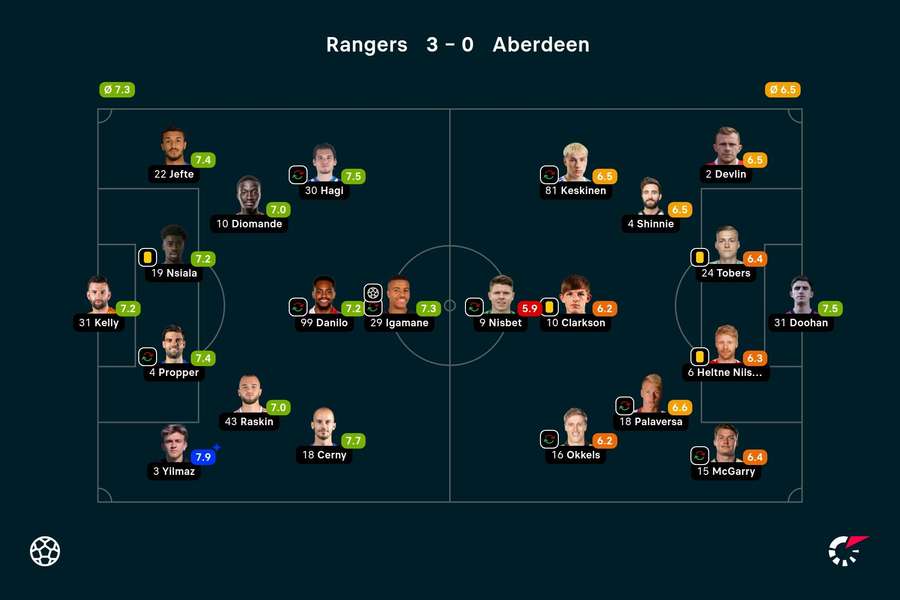
Task: Select goalkeeper Kelly's portrait
Action: tap(98, 296)
